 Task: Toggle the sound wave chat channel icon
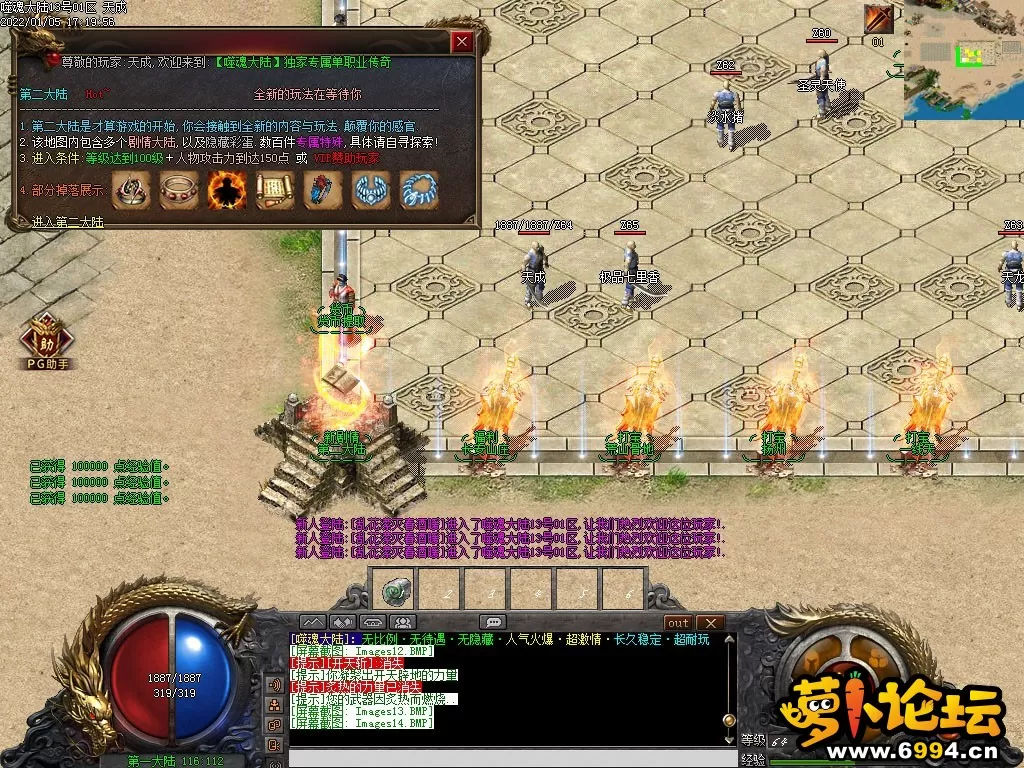pyautogui.click(x=273, y=685)
